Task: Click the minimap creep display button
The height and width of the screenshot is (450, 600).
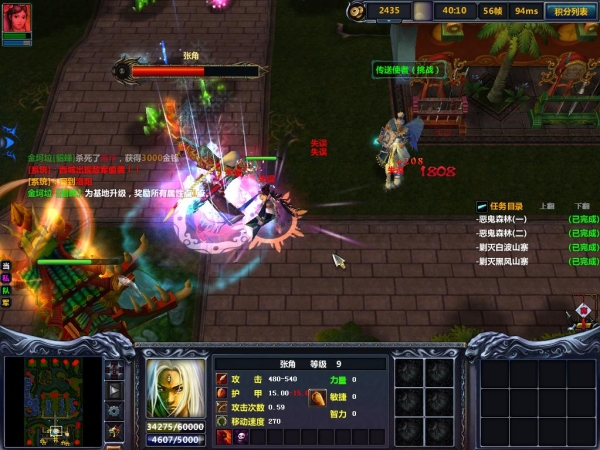Action: point(115,430)
